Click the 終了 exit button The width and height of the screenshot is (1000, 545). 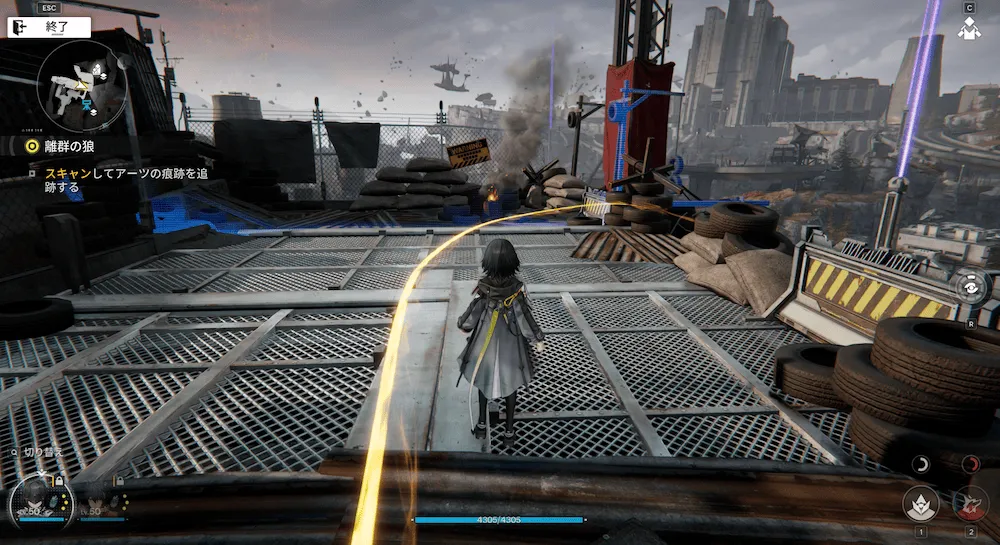[48, 28]
